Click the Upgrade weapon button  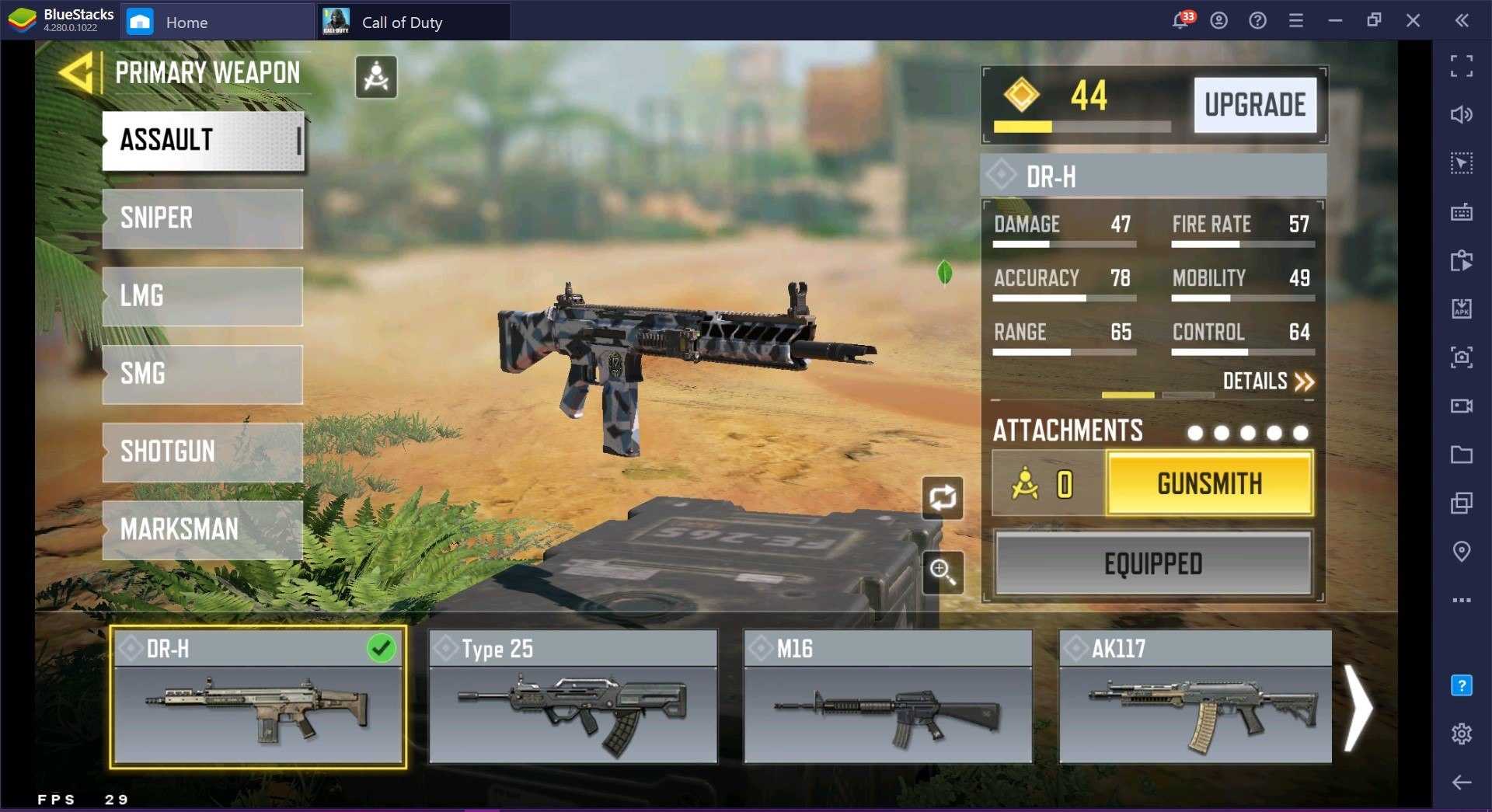coord(1254,105)
